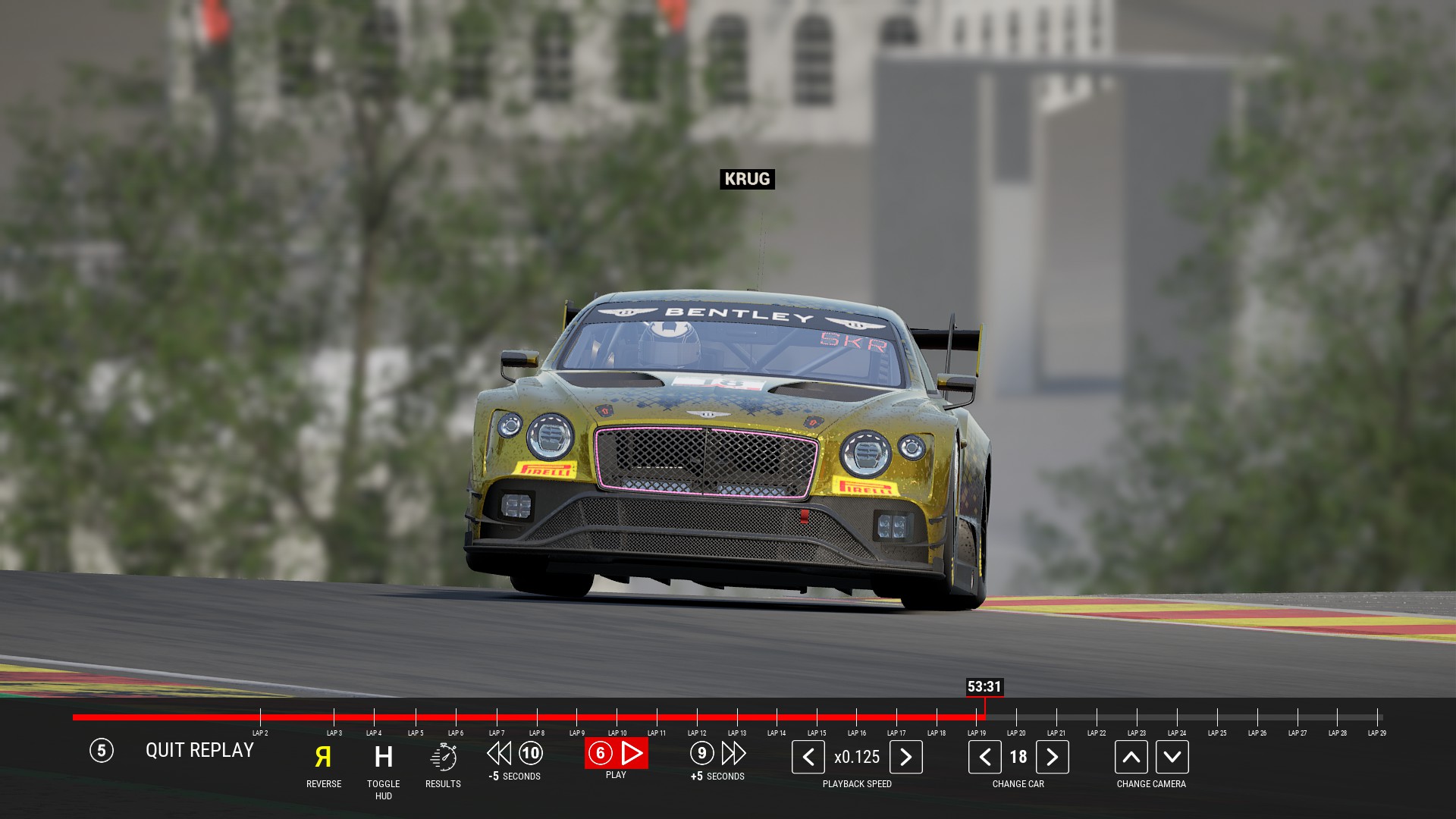Jump to Lap 15 on the timeline
Viewport: 1456px width, 819px height.
coord(817,717)
